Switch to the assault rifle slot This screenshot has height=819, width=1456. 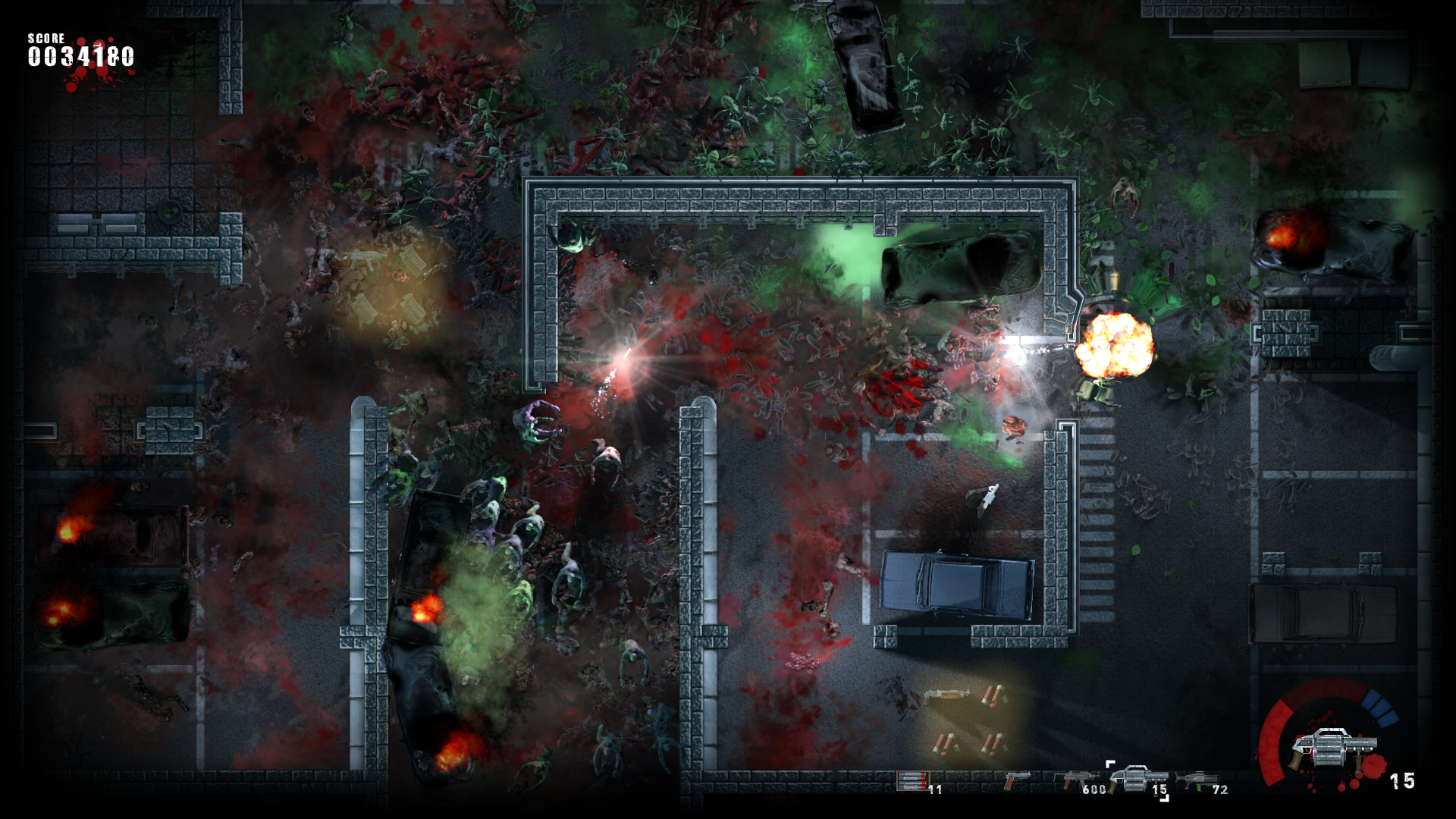tap(1077, 780)
